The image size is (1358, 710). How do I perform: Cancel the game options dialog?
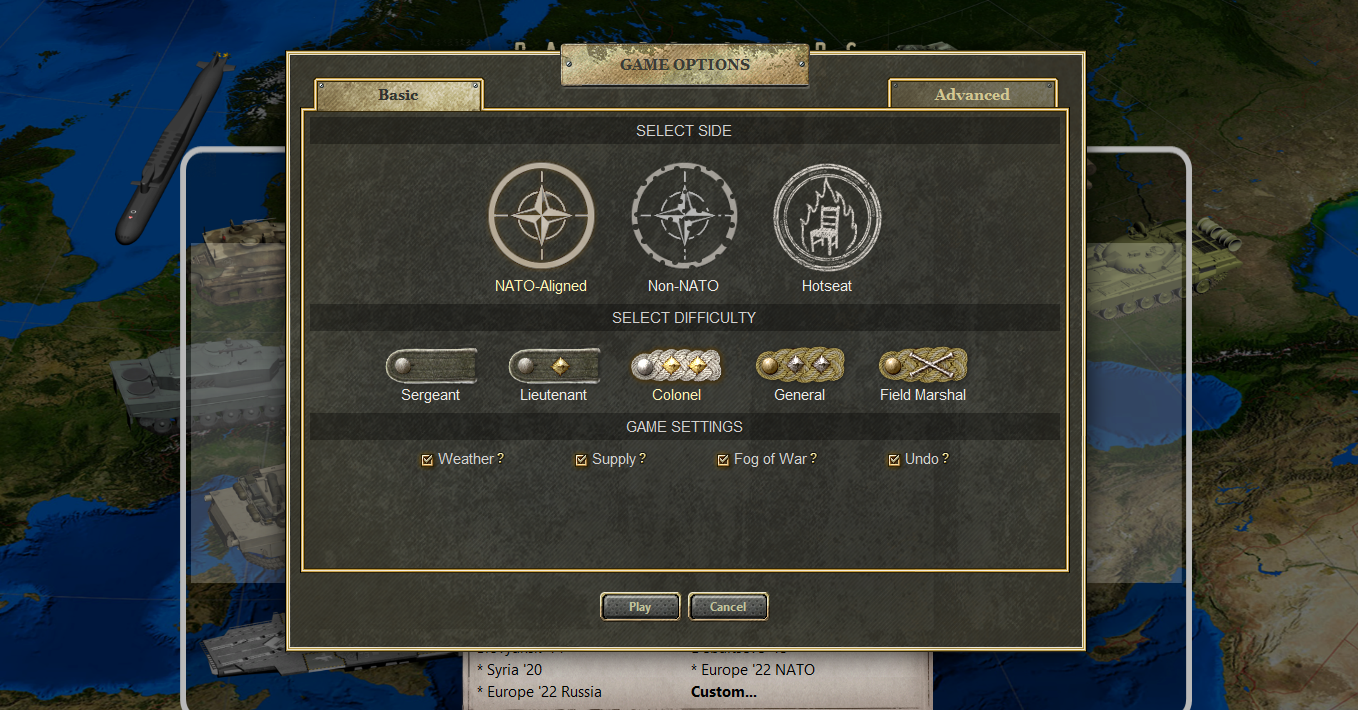point(728,607)
